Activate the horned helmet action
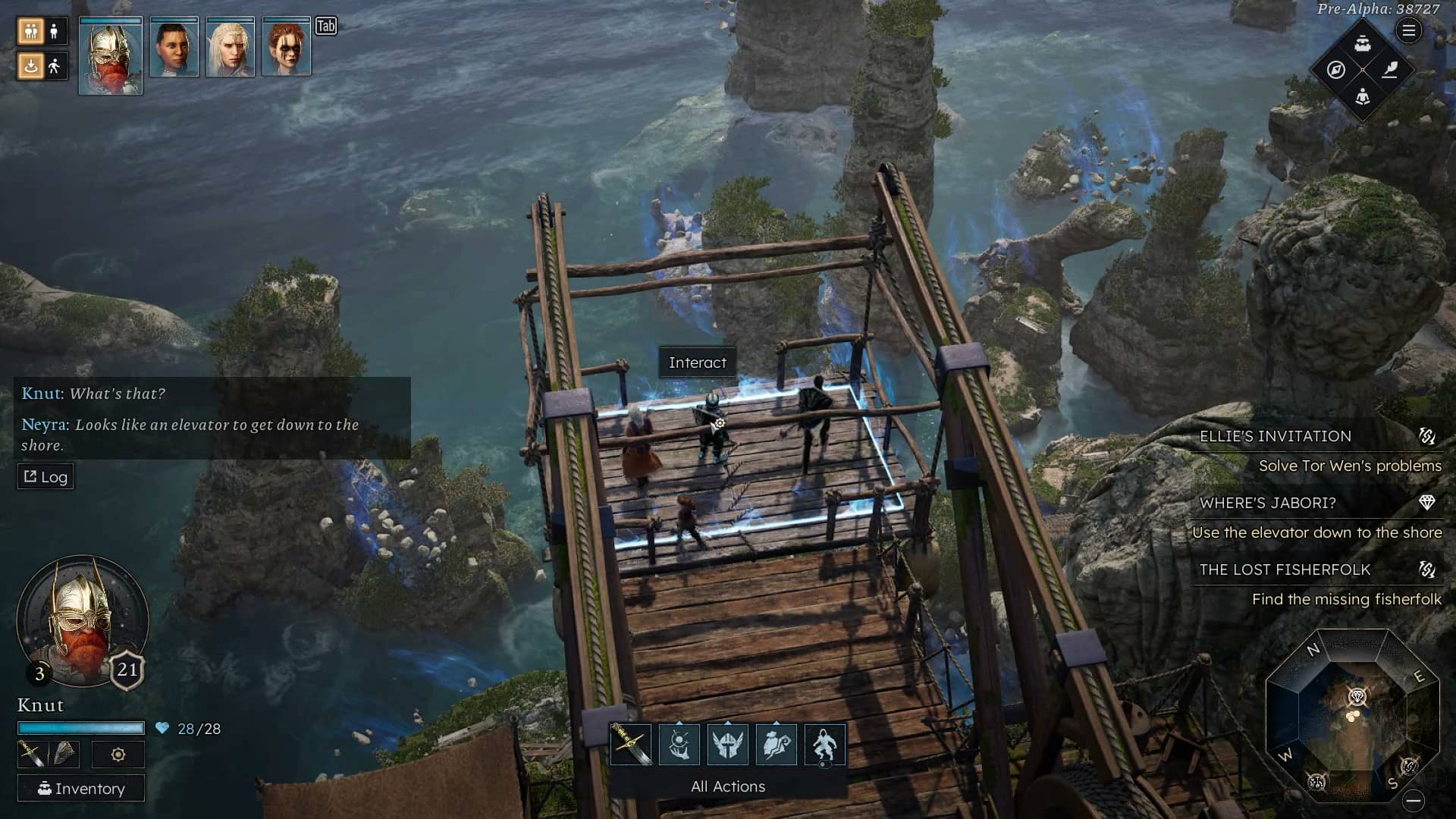The image size is (1456, 819). coord(728,744)
